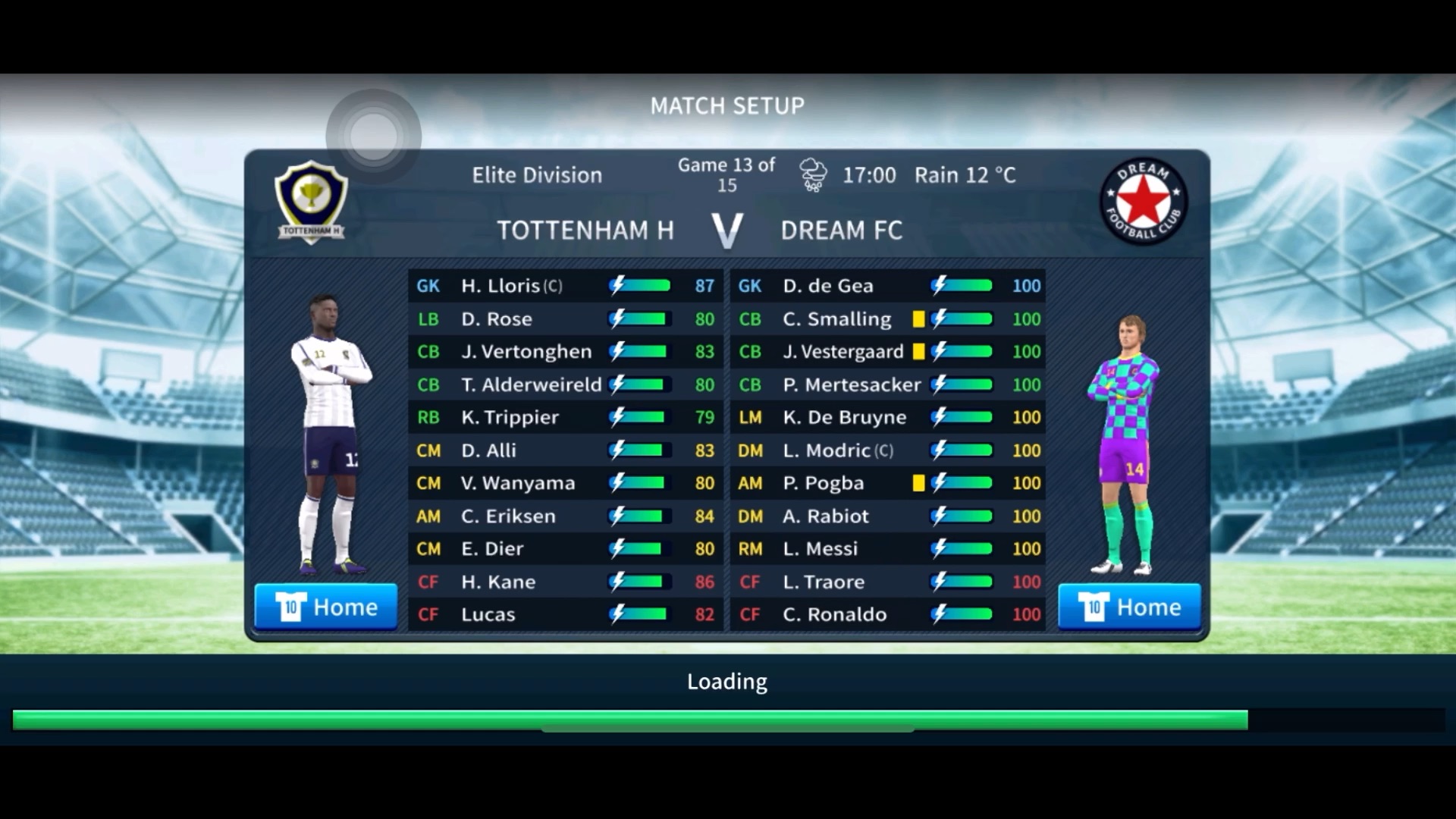Toggle Tottenham H's Home kit button
1456x819 pixels.
click(x=326, y=607)
